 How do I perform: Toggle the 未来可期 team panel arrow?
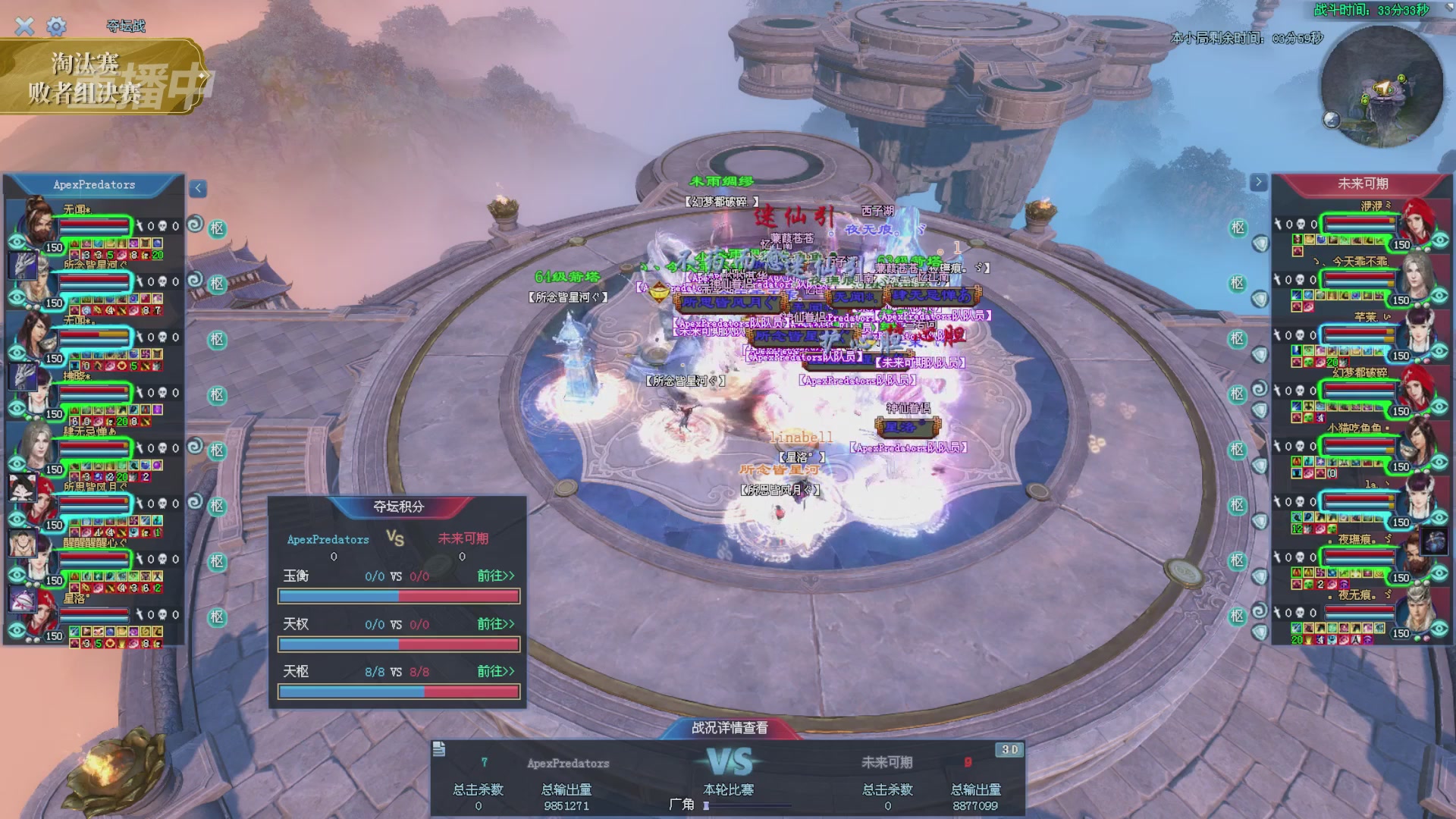coord(1258,182)
